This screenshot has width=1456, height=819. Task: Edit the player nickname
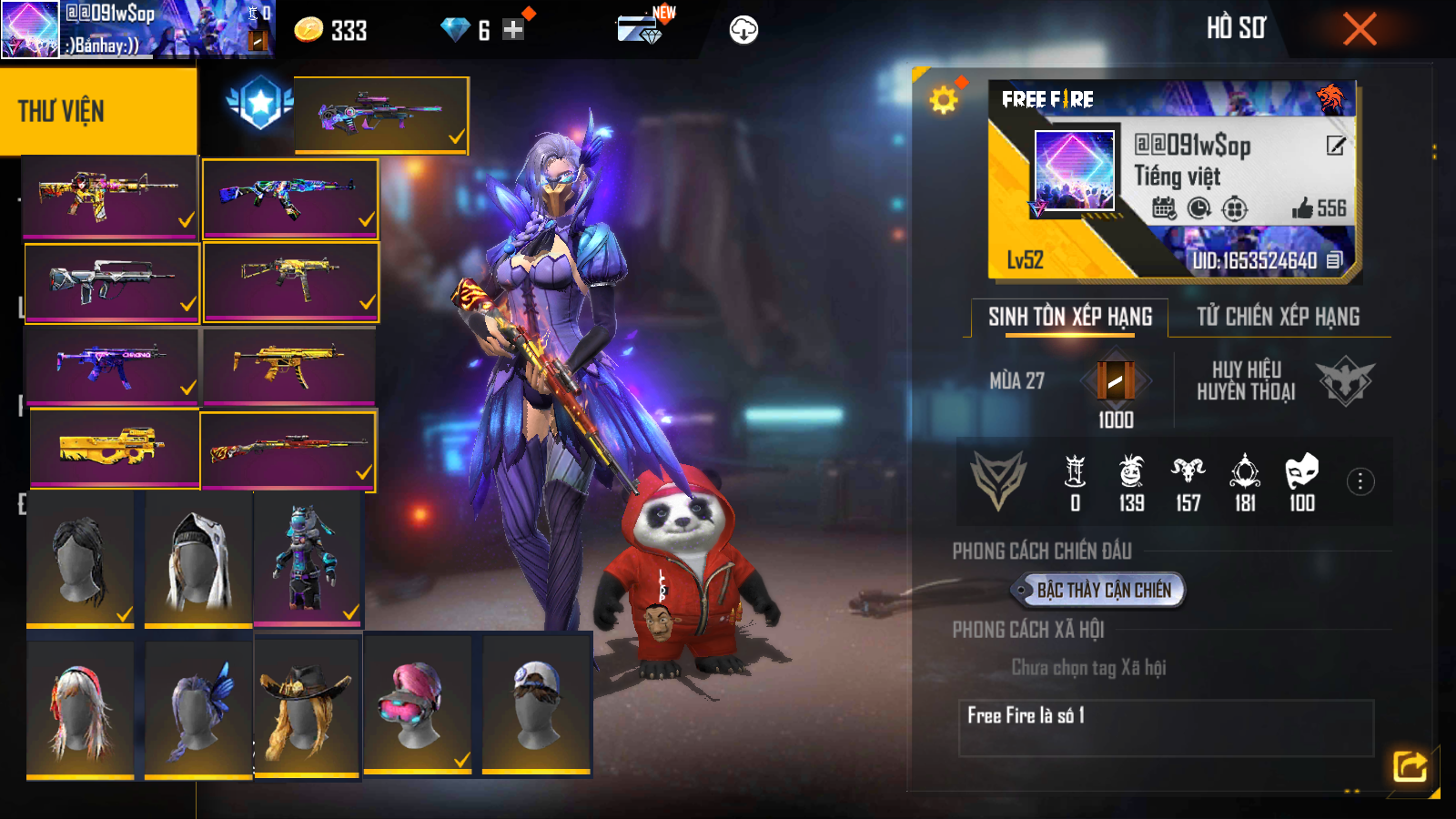[x=1335, y=146]
